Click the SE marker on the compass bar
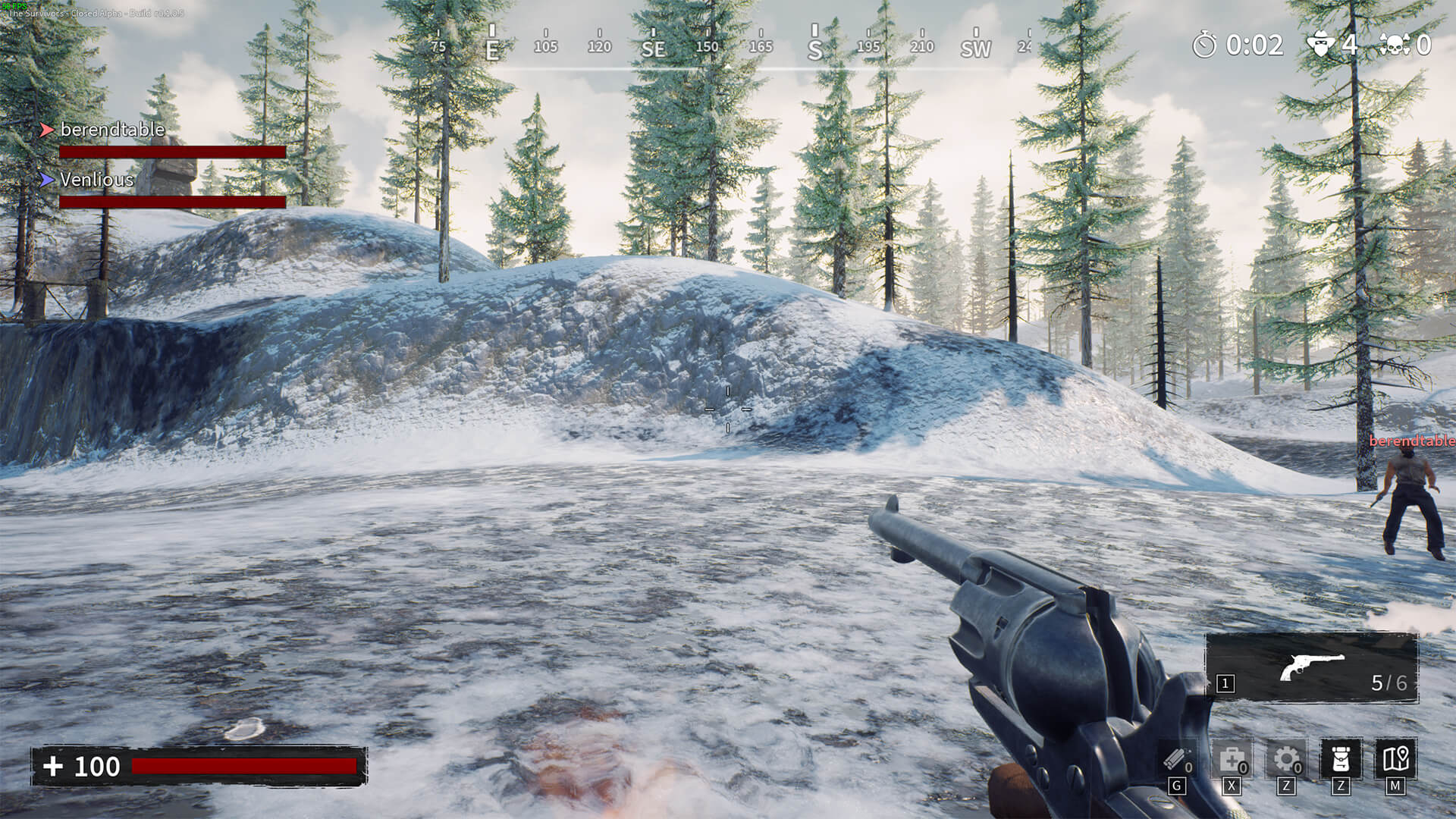The image size is (1456, 819). point(653,47)
